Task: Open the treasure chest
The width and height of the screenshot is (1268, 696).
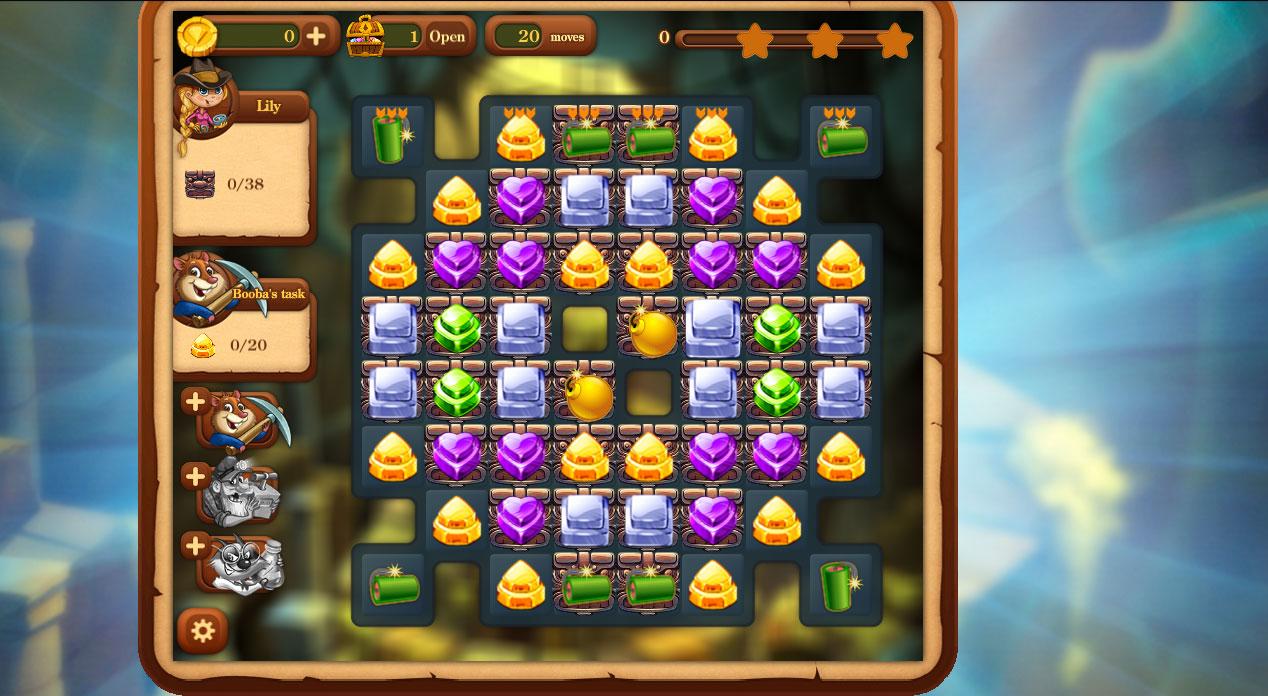Action: tap(447, 37)
